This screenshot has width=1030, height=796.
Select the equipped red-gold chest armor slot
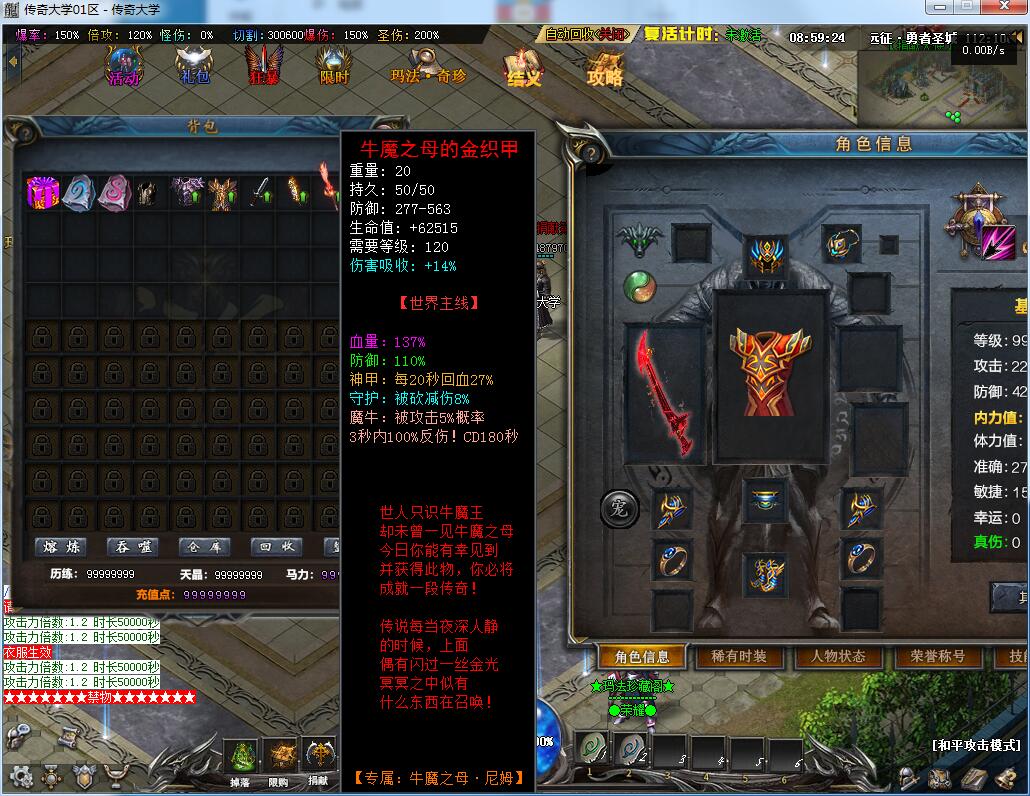pos(769,375)
